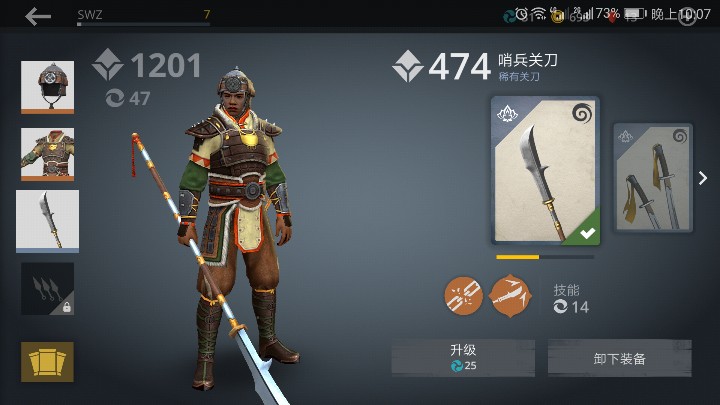The image size is (720, 405).
Task: Show next weapons with right arrow
Action: 703,178
